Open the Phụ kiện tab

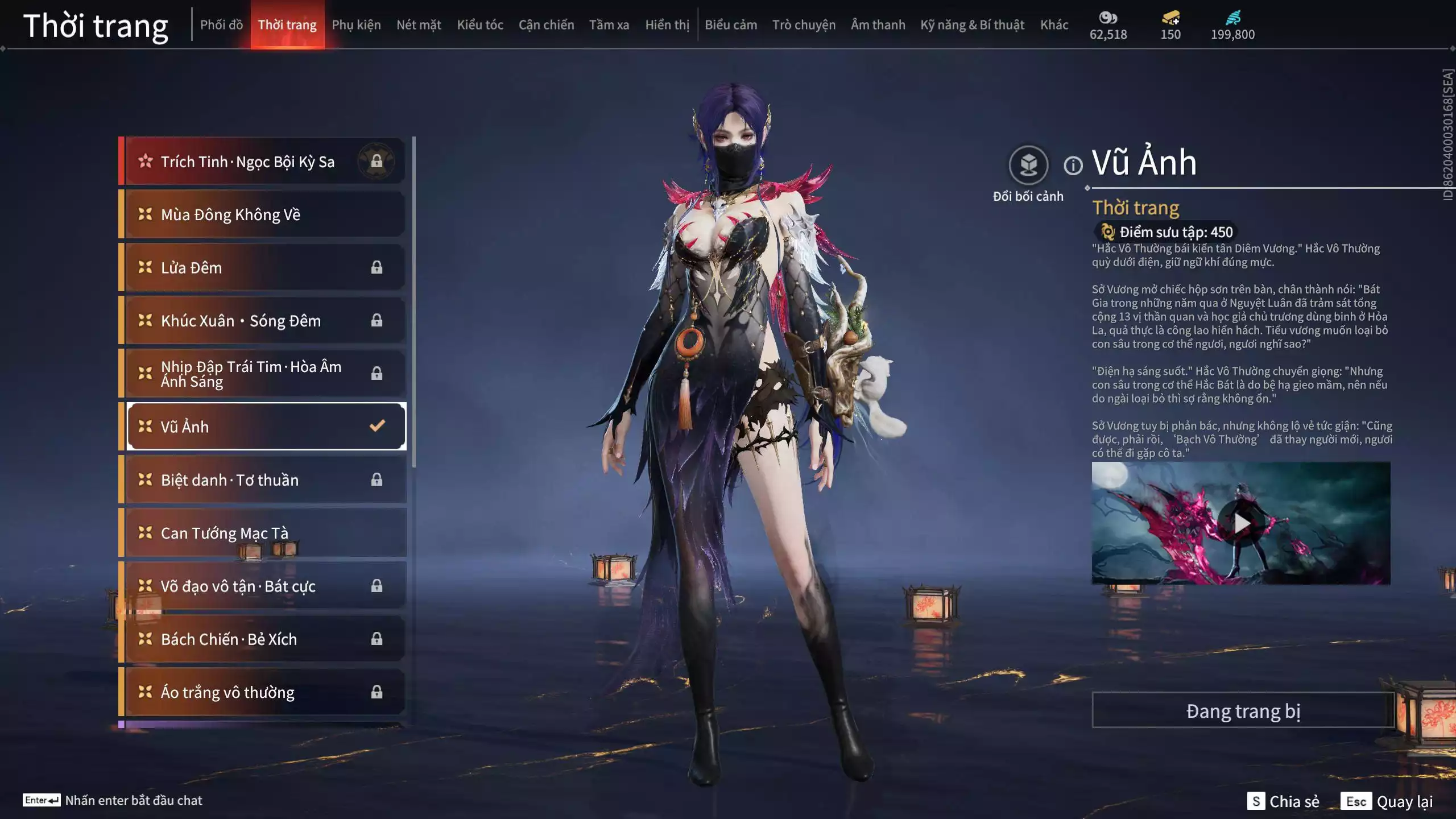click(x=356, y=25)
